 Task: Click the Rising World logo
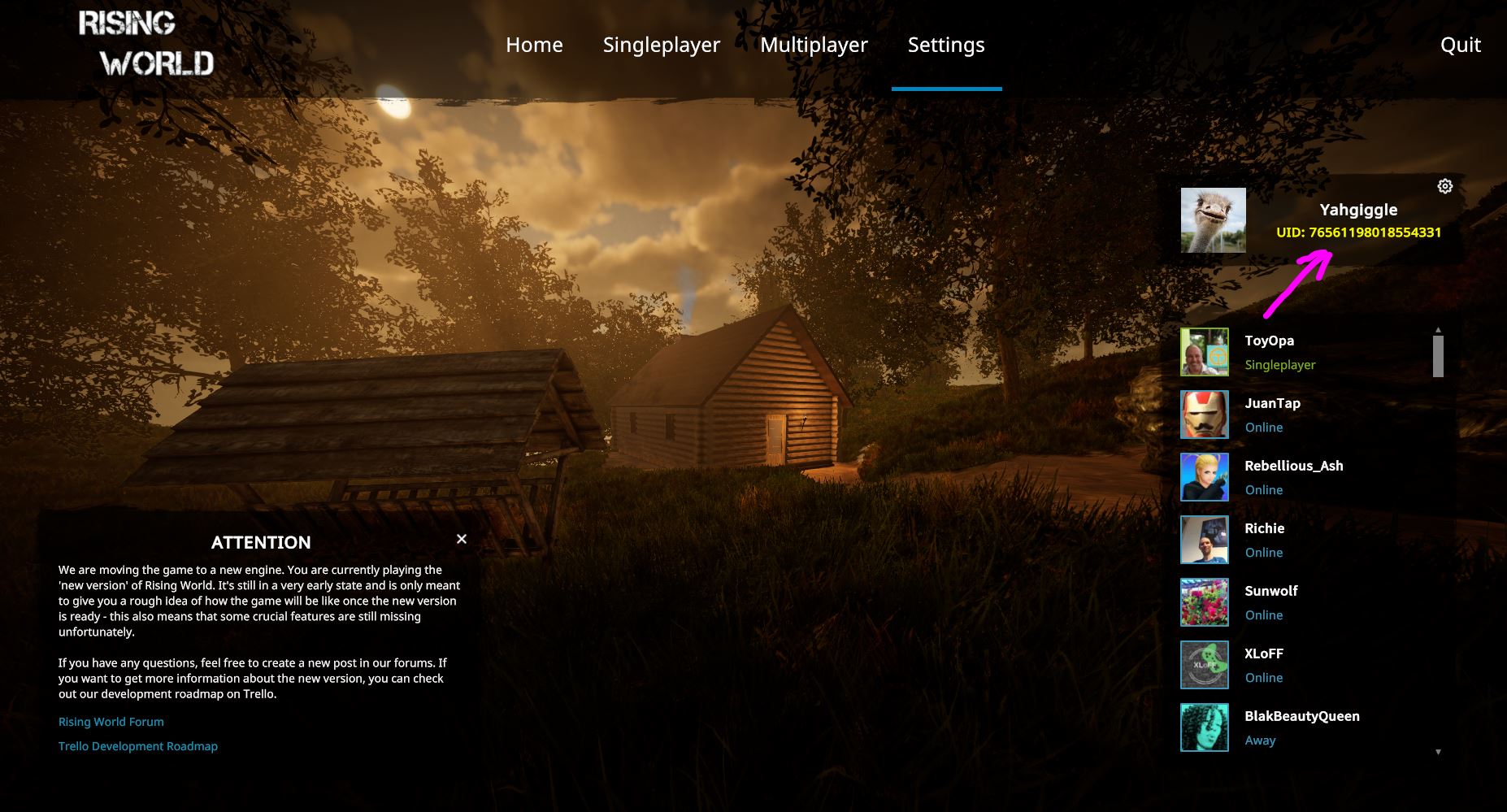pyautogui.click(x=146, y=45)
